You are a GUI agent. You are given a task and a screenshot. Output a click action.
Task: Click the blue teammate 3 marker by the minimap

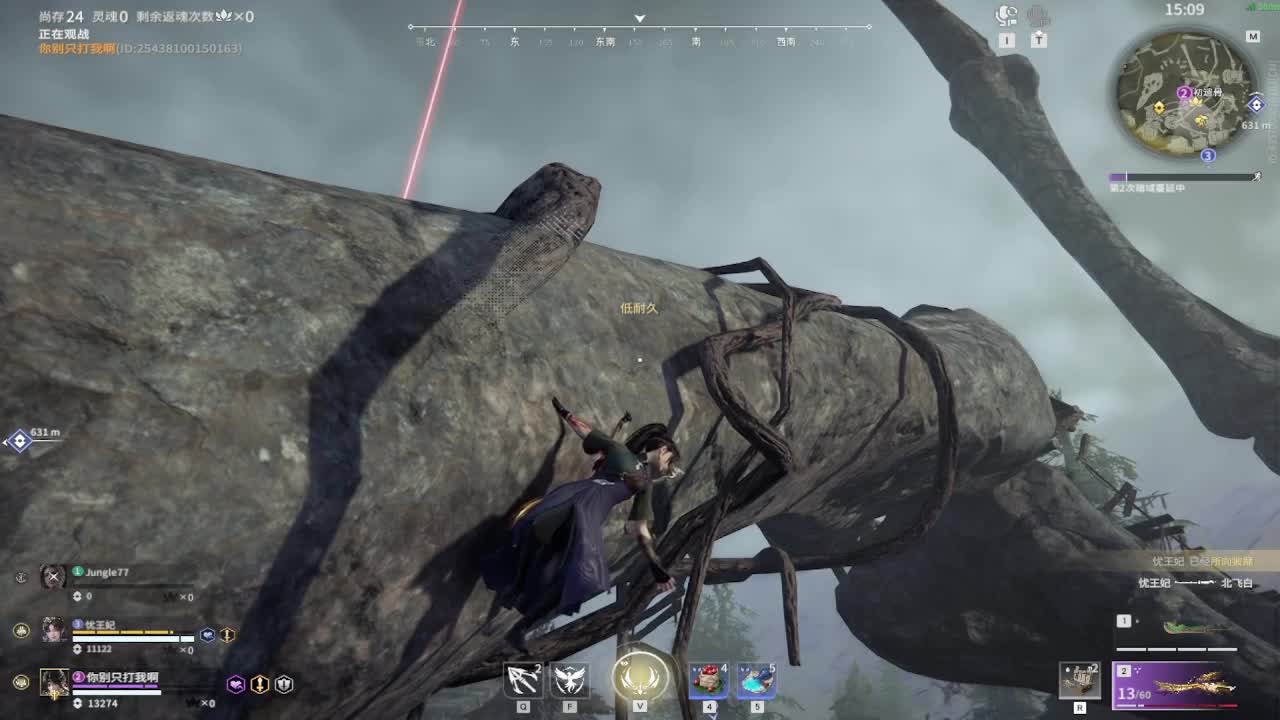click(x=1208, y=155)
